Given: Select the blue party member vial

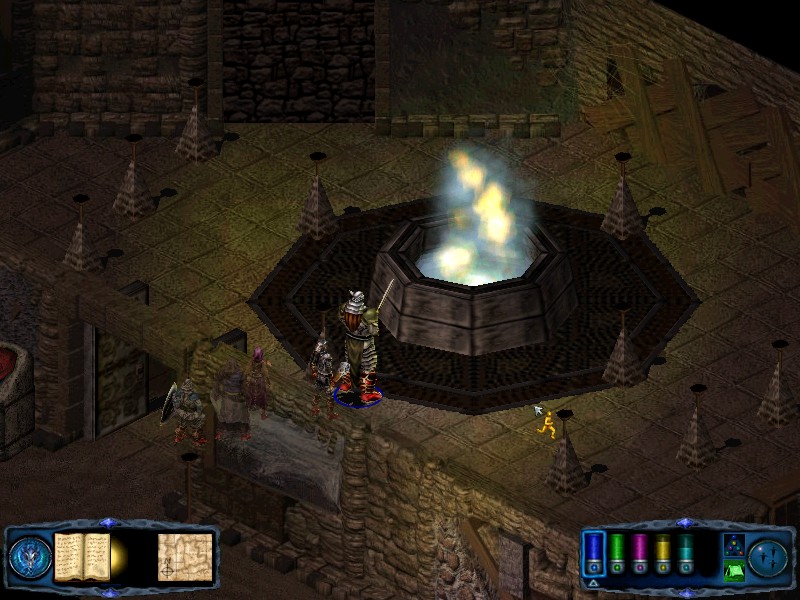Looking at the screenshot, I should click(x=594, y=550).
